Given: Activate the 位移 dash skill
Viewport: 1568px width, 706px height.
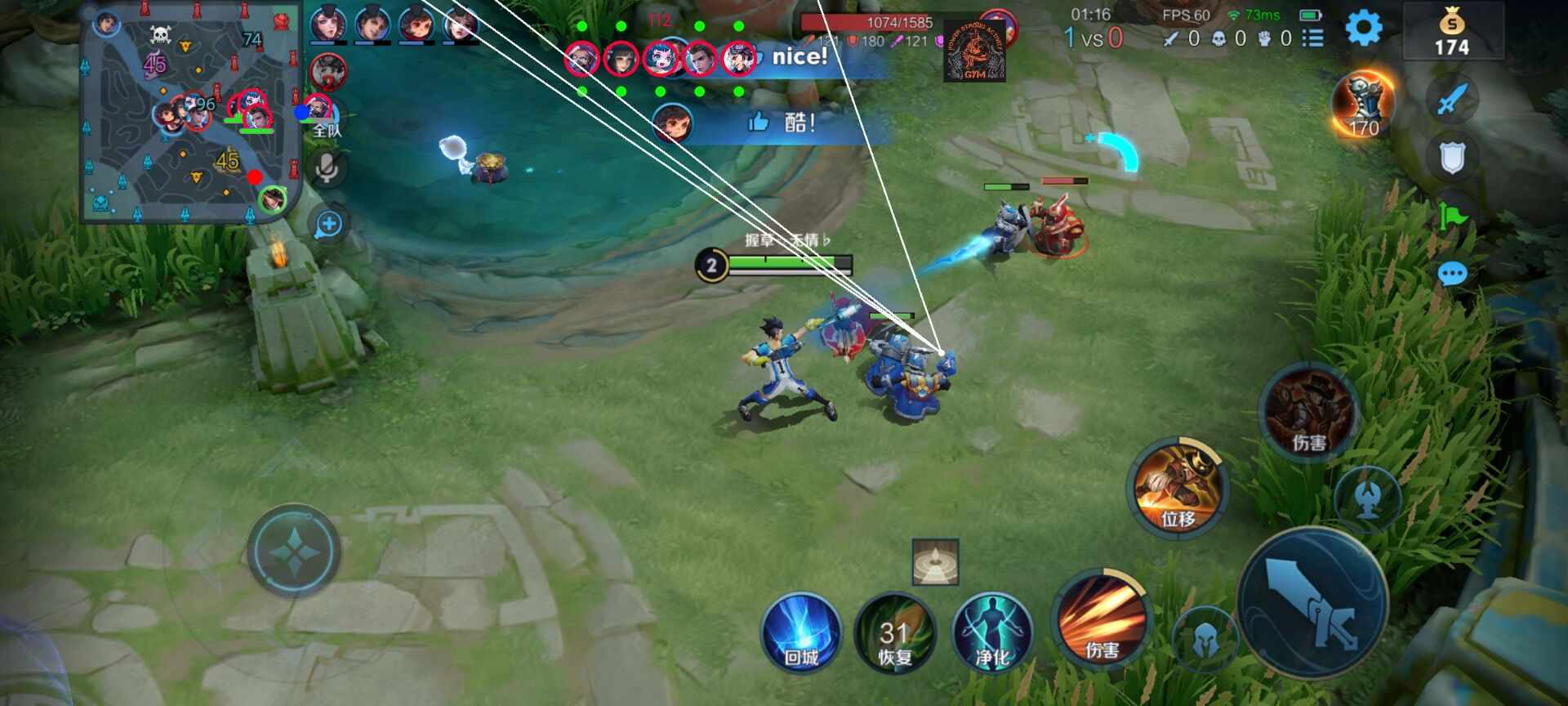Looking at the screenshot, I should click(1178, 488).
